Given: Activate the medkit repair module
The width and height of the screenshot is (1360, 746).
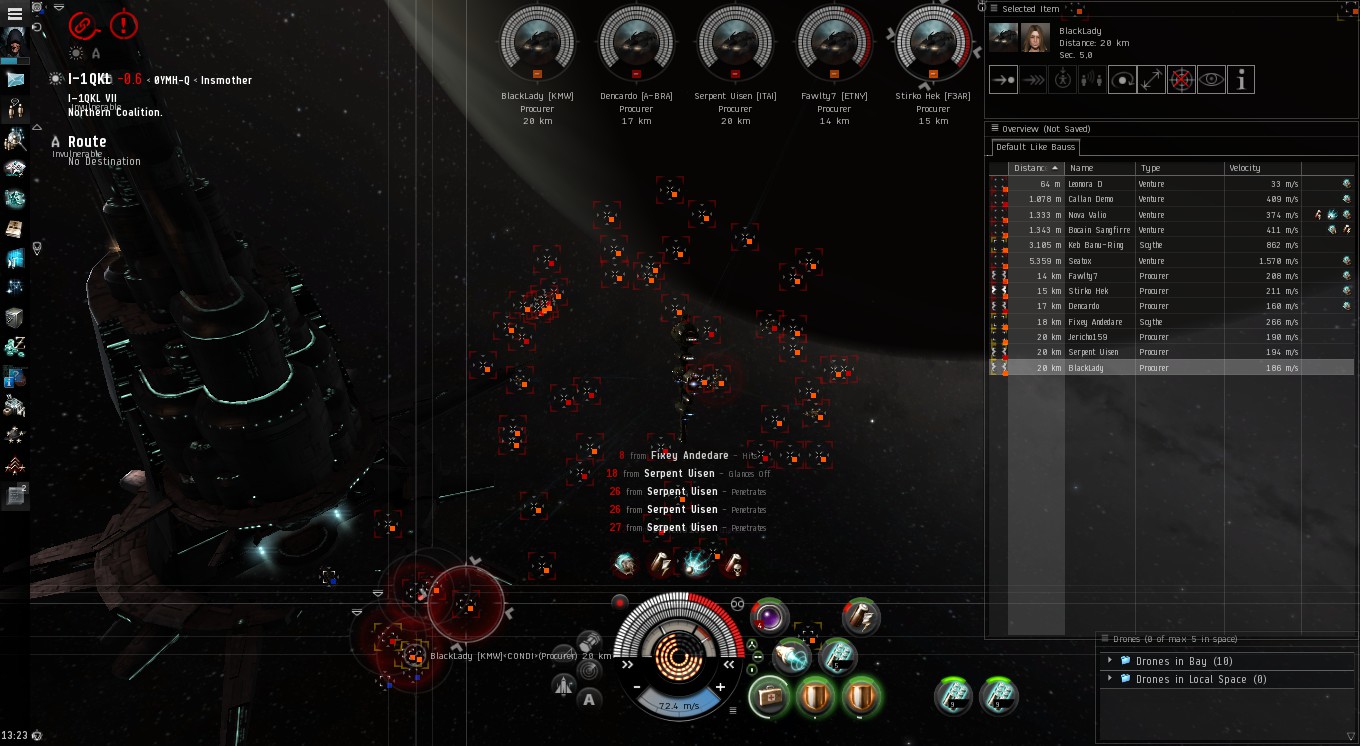Looking at the screenshot, I should coord(770,695).
